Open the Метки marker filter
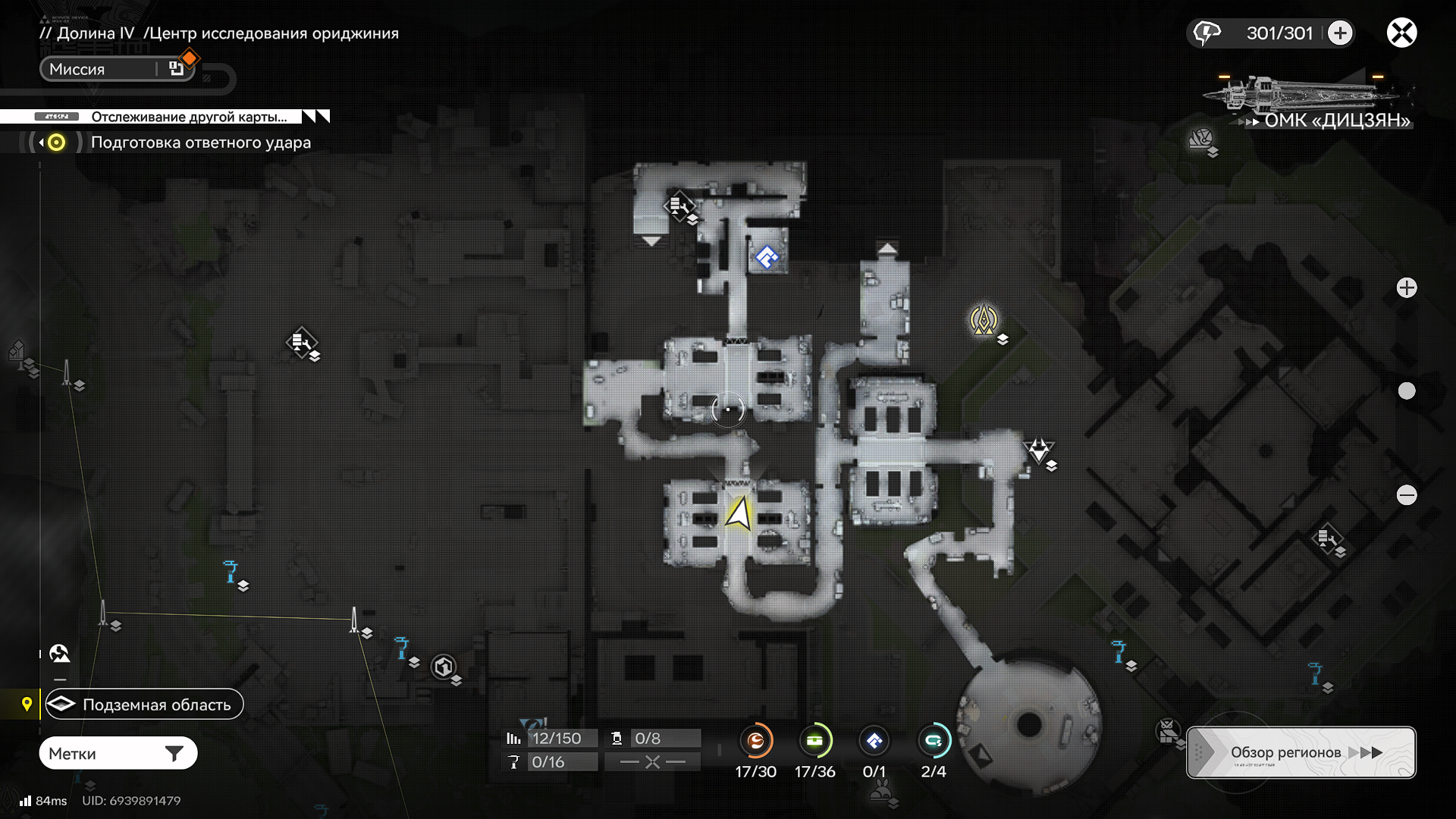 118,753
